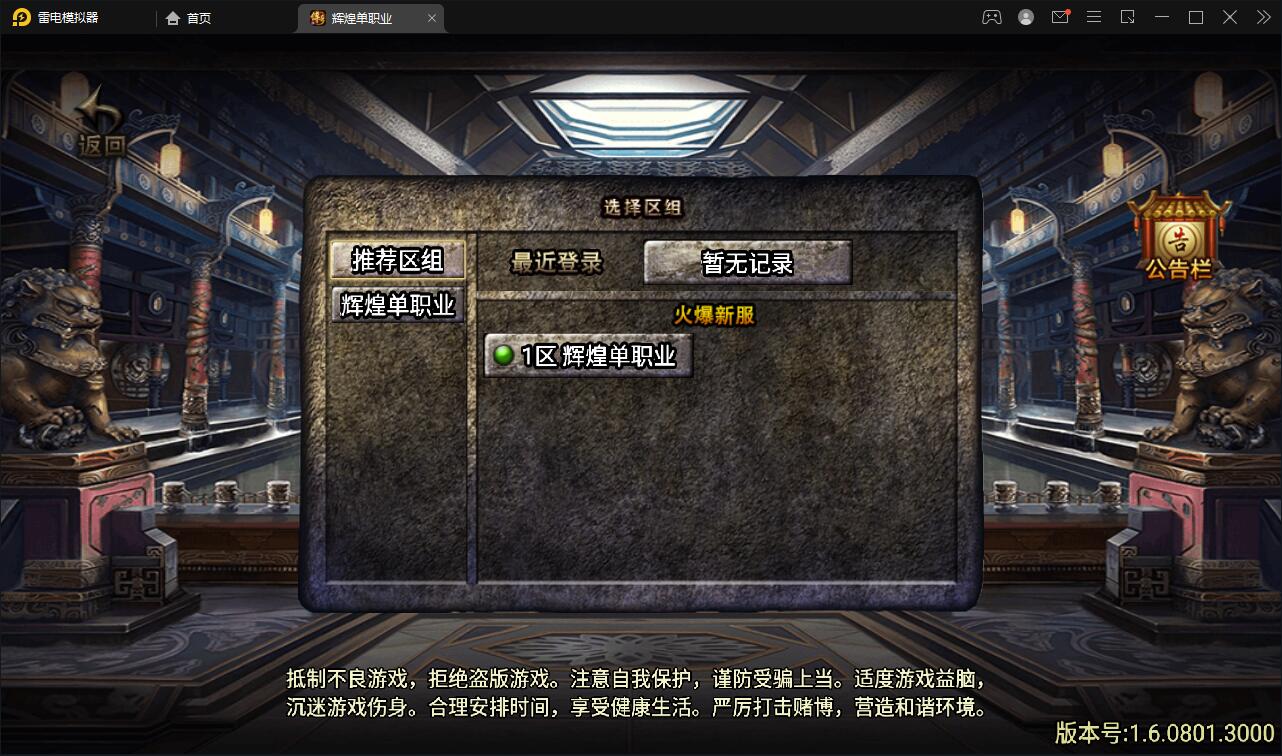Select the 辉煌单职业 server category
Screen dimensions: 1282x756
coord(397,305)
